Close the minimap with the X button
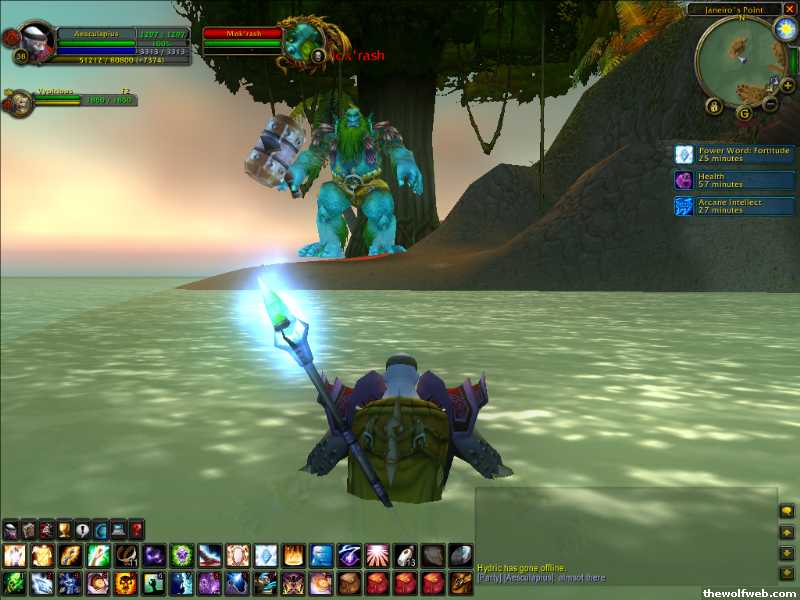This screenshot has height=600, width=800. point(789,9)
